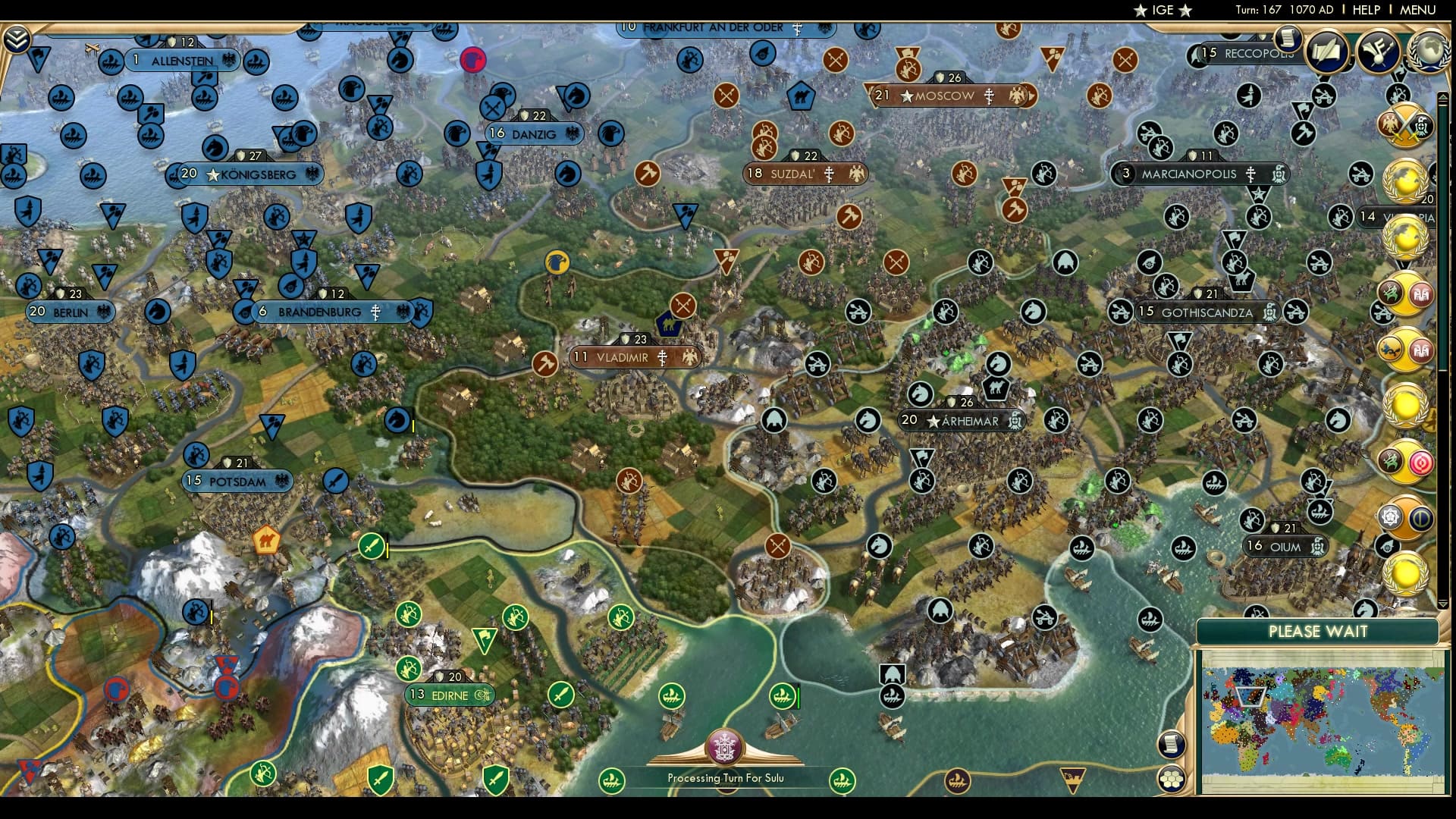The image size is (1456, 819).
Task: Click the PLEASE WAIT turn button
Action: pos(1317,632)
